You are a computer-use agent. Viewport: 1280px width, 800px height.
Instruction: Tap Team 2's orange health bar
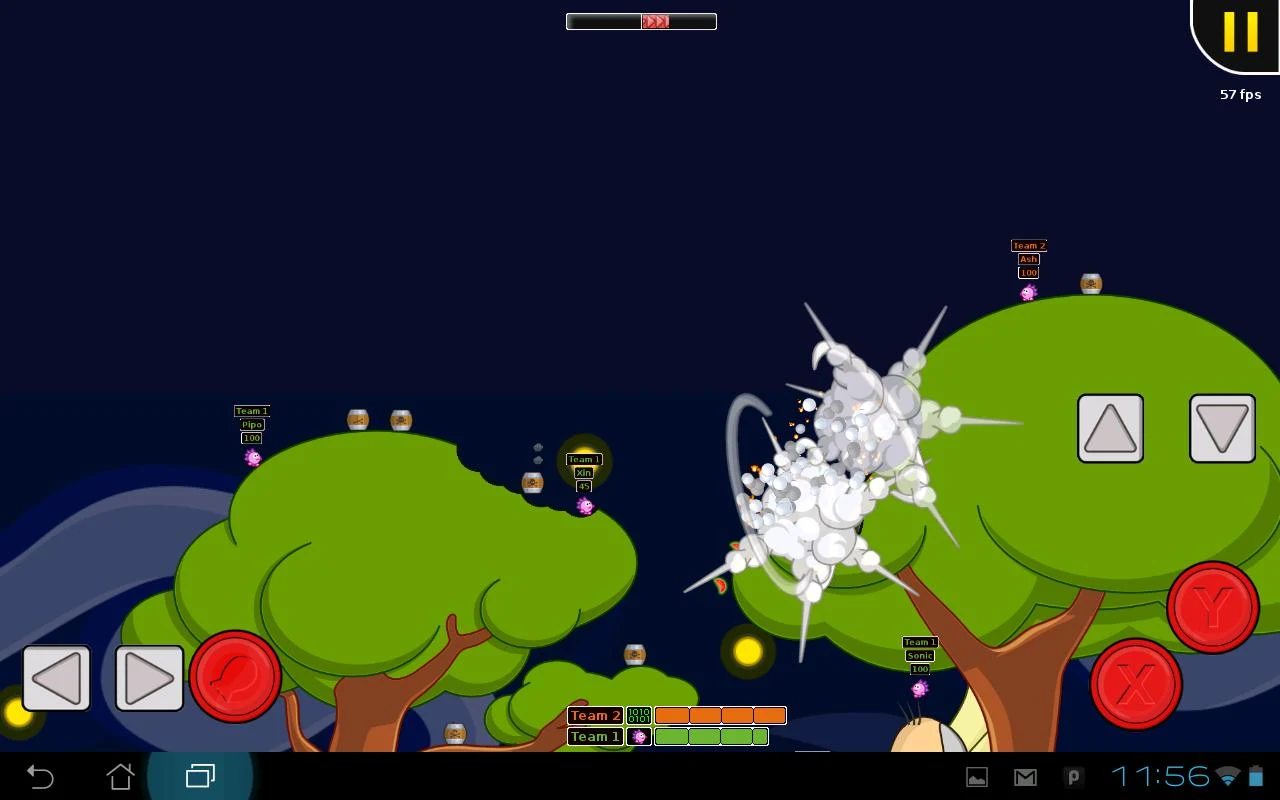tap(718, 714)
